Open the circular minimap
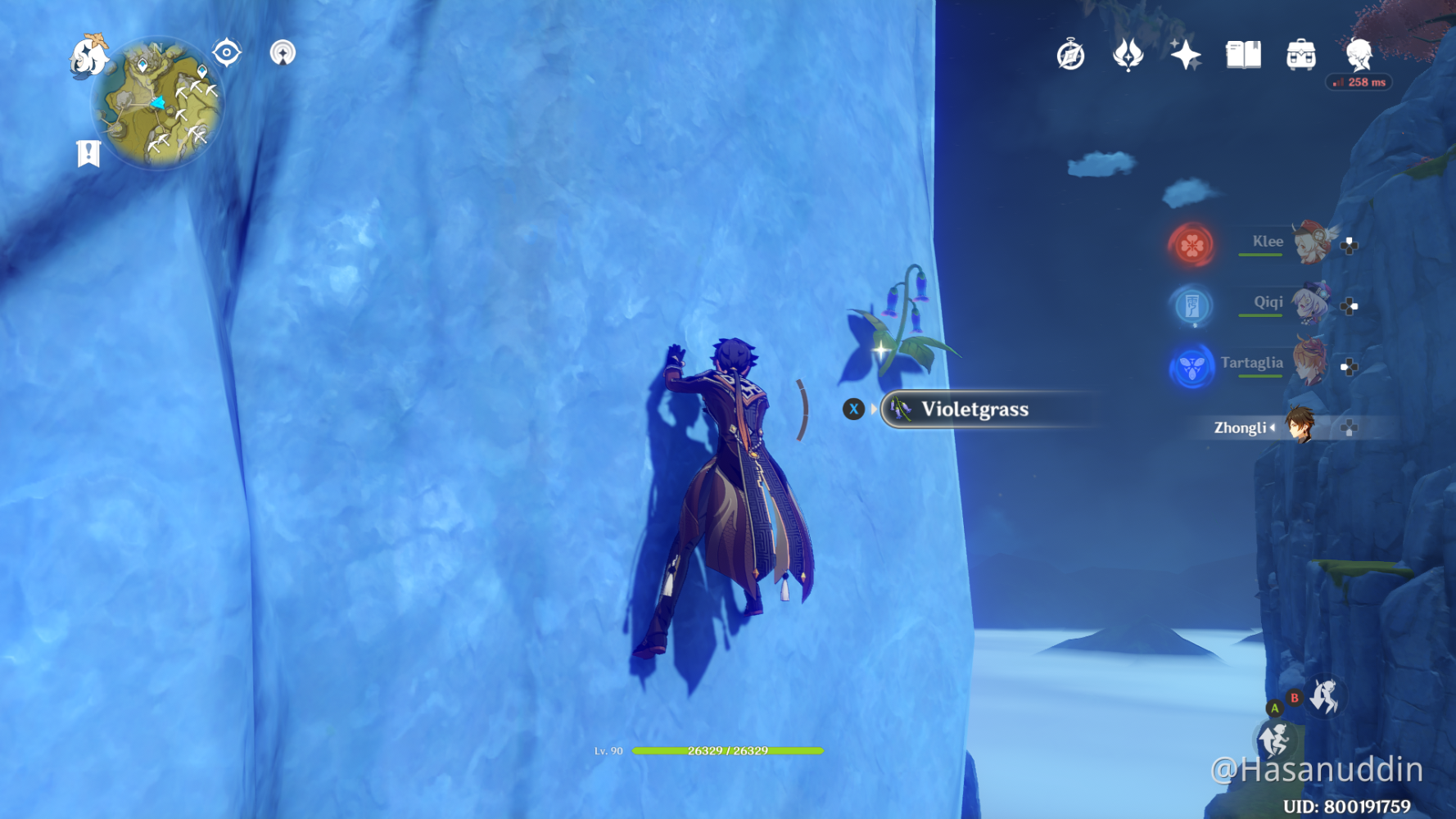Viewport: 1456px width, 819px height. 158,104
